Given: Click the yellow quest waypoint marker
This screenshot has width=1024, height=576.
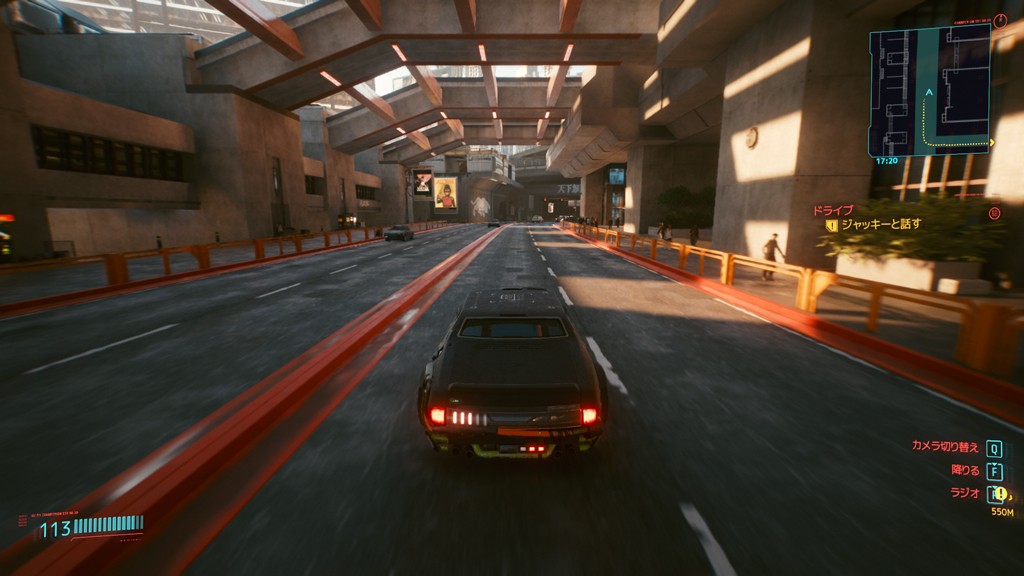Looking at the screenshot, I should point(1000,493).
